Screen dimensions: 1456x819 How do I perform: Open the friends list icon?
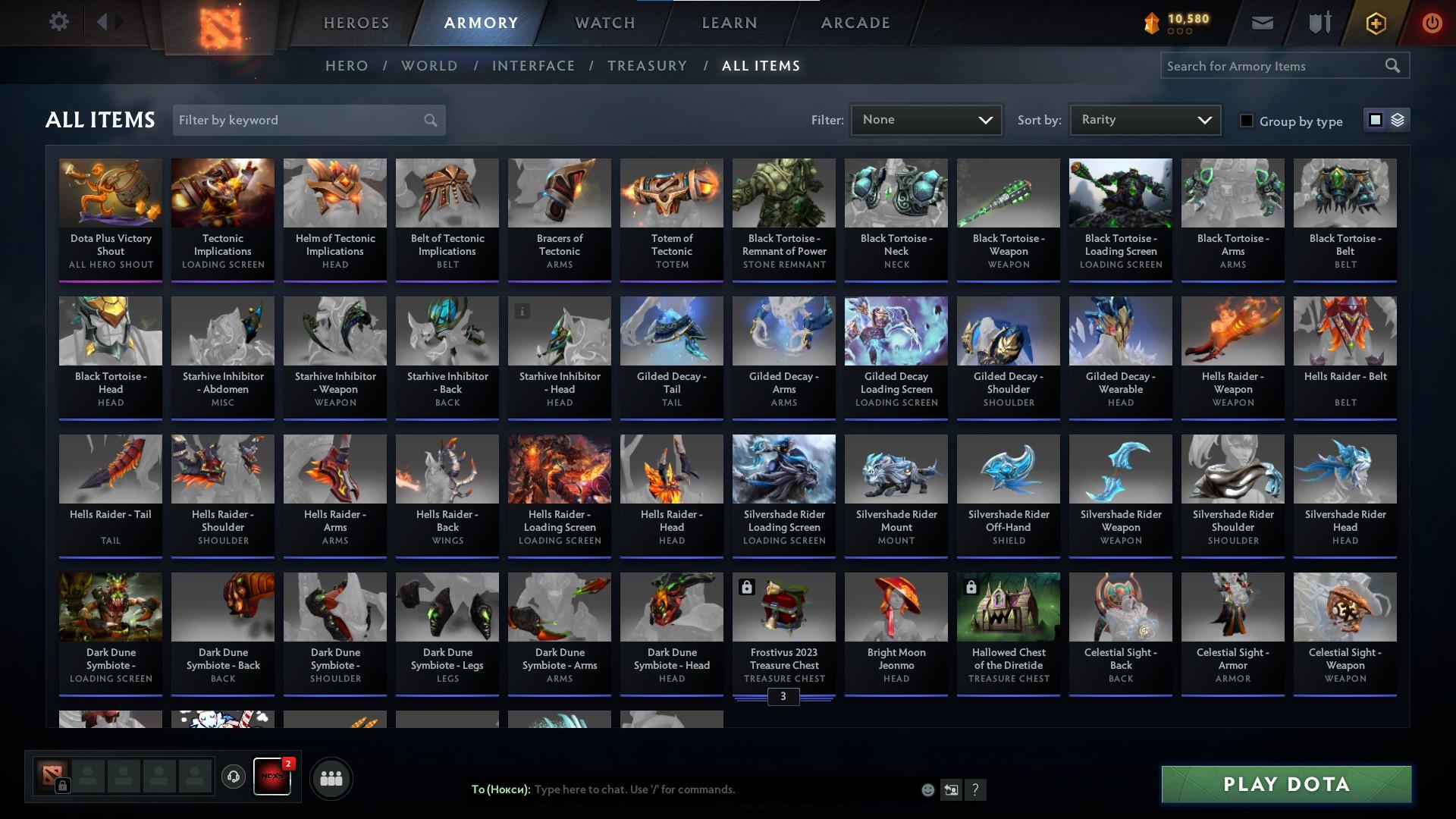click(330, 778)
